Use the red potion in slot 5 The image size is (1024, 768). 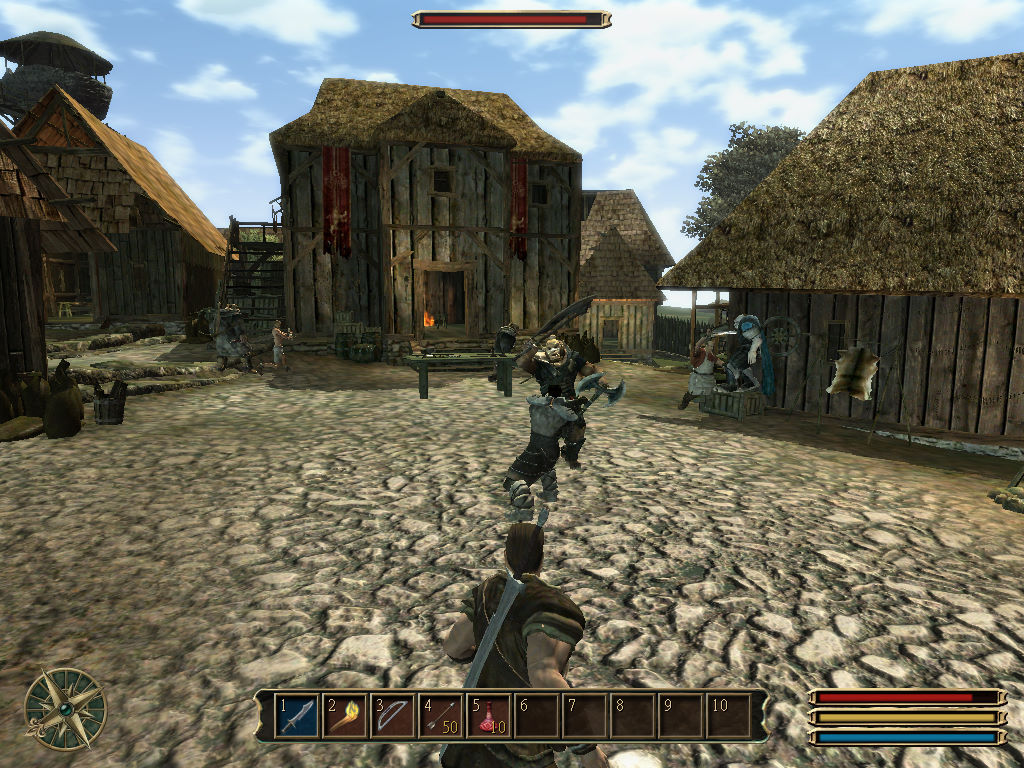(x=489, y=716)
